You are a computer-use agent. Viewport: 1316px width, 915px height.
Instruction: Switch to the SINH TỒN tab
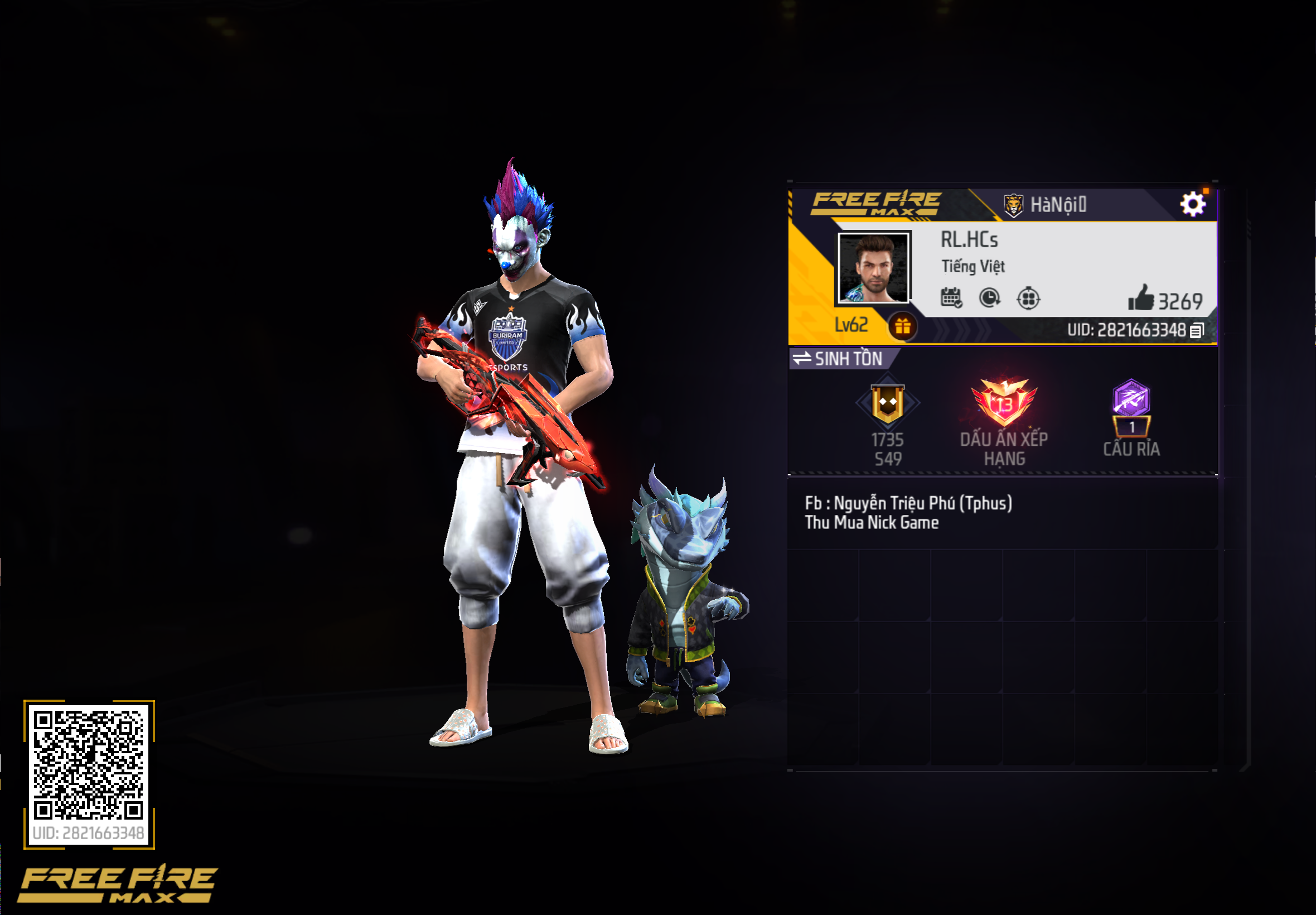point(848,359)
